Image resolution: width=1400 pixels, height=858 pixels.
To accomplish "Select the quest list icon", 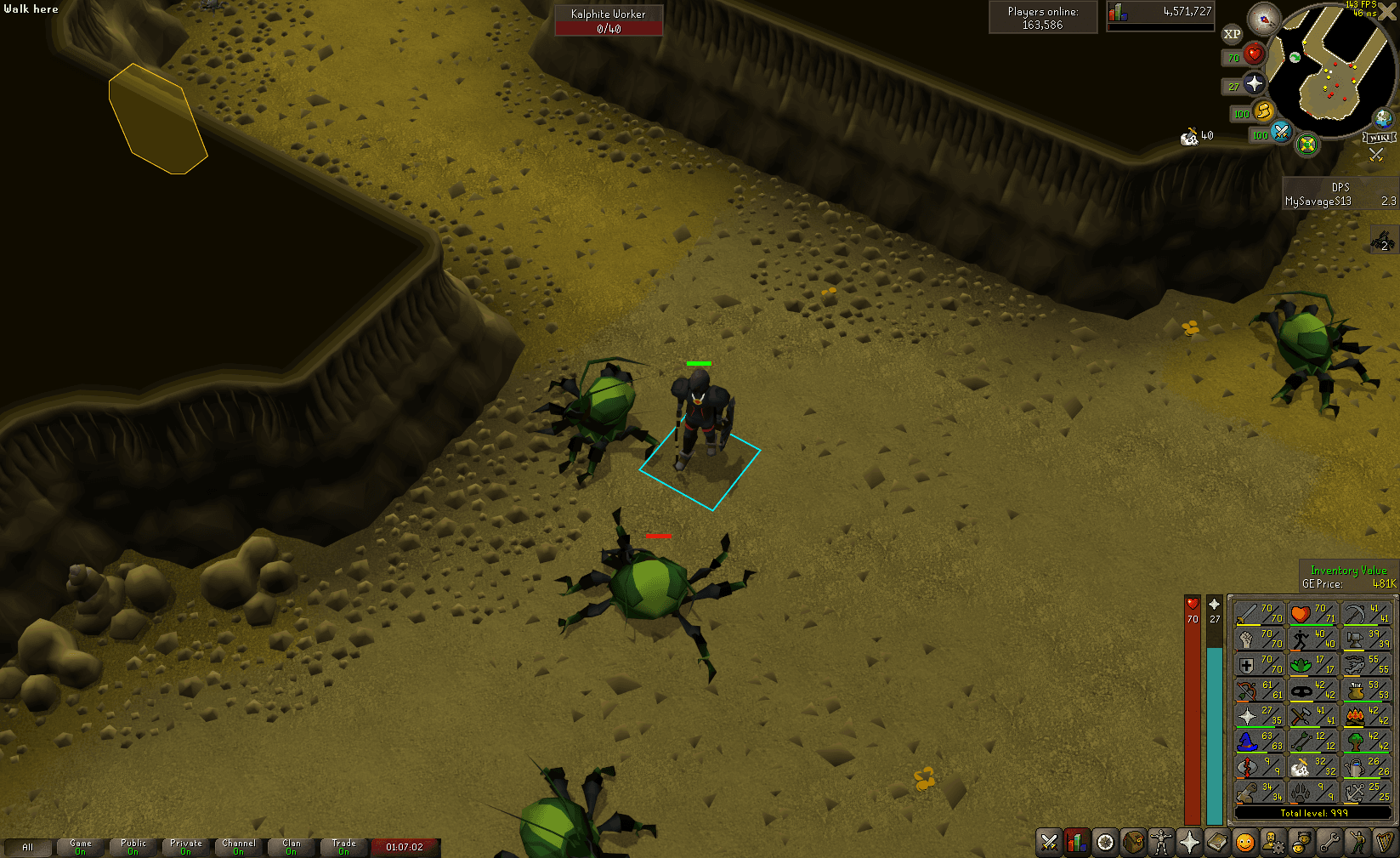I will (1107, 844).
